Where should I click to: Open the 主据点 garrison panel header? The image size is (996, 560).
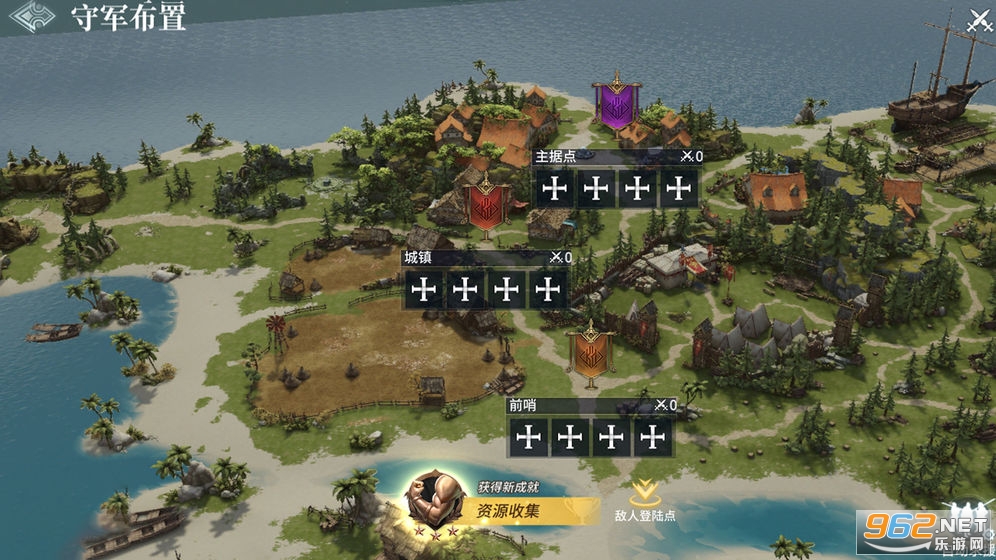[617, 156]
